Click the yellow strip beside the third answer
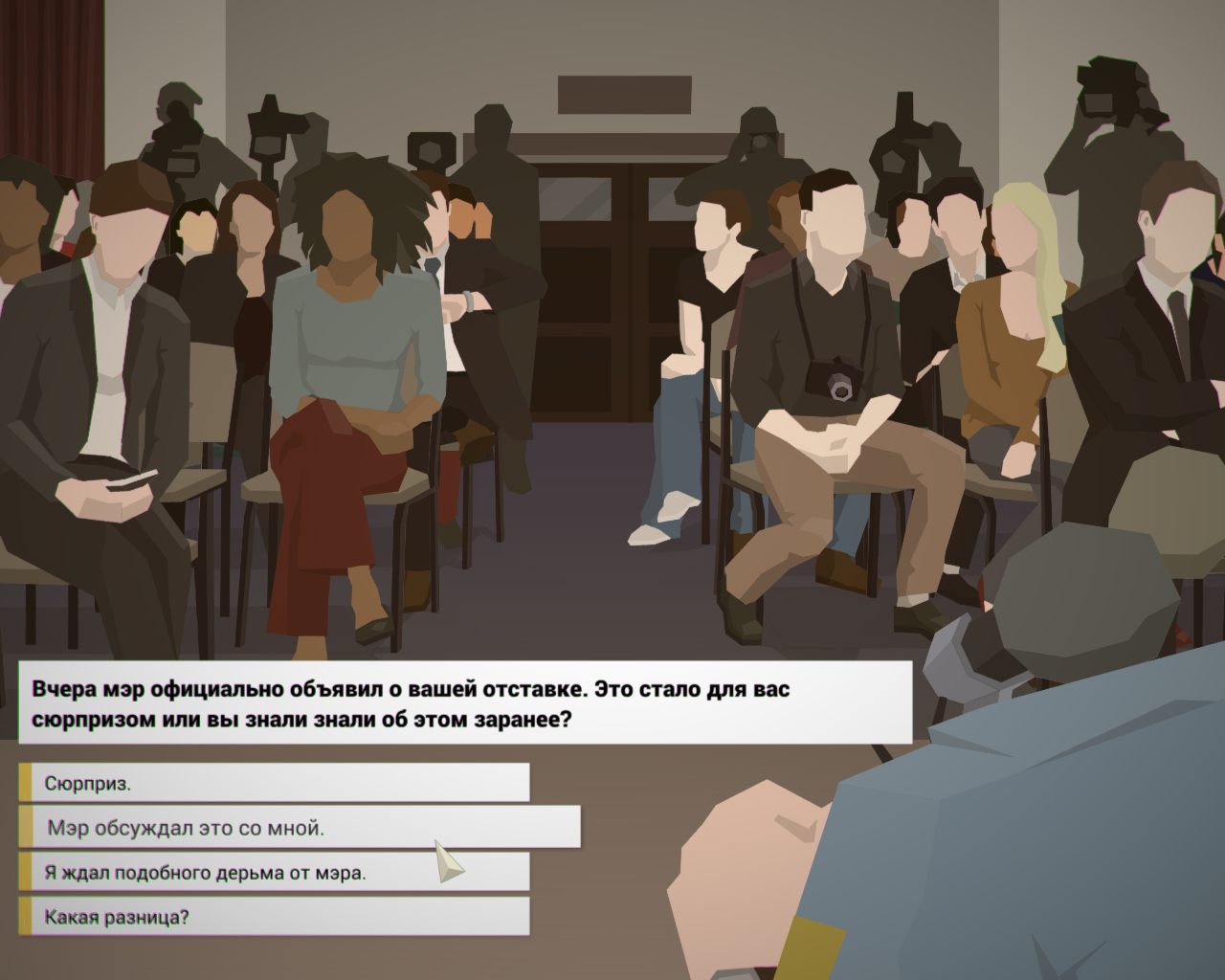Image resolution: width=1225 pixels, height=980 pixels. pos(25,870)
